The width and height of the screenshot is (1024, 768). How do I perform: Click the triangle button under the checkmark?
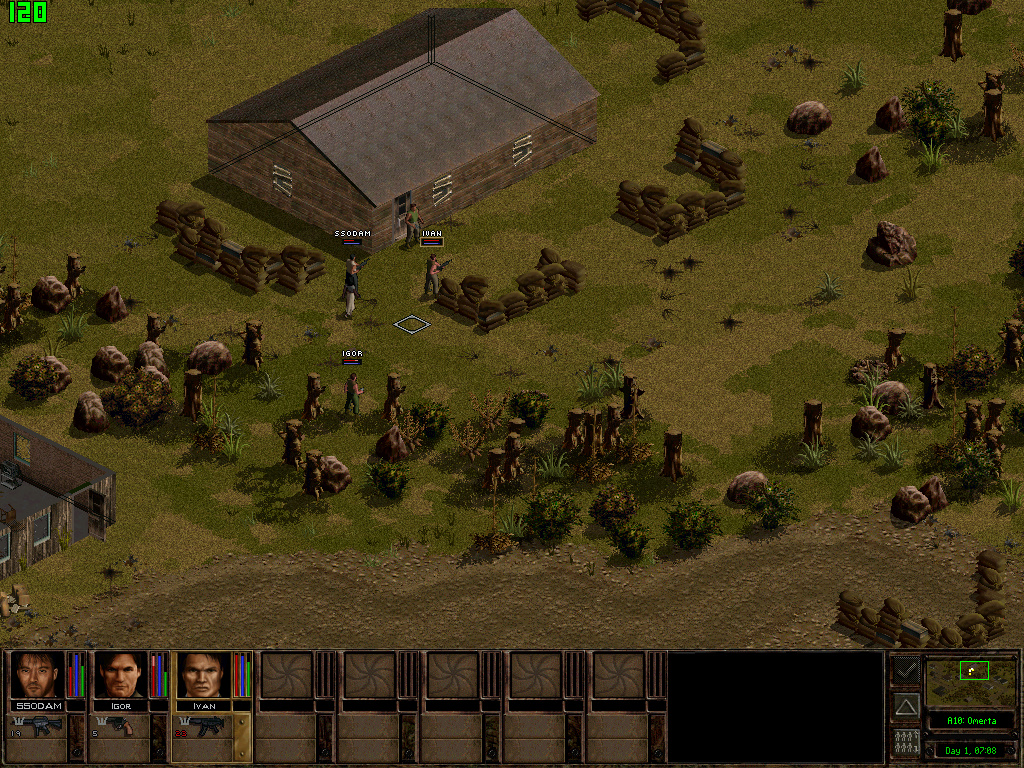click(906, 707)
